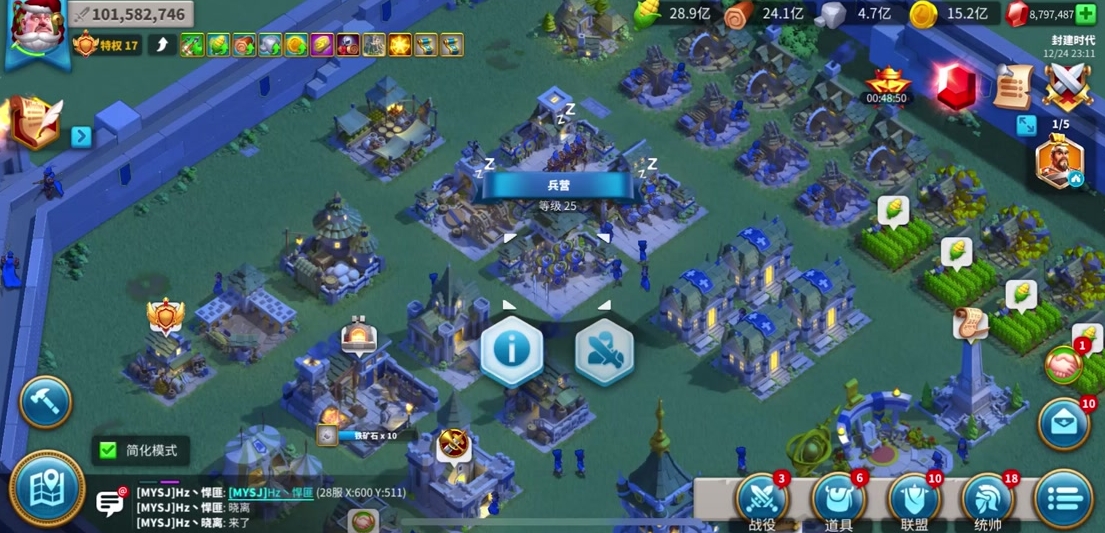Switch to the world map view

[x=47, y=487]
